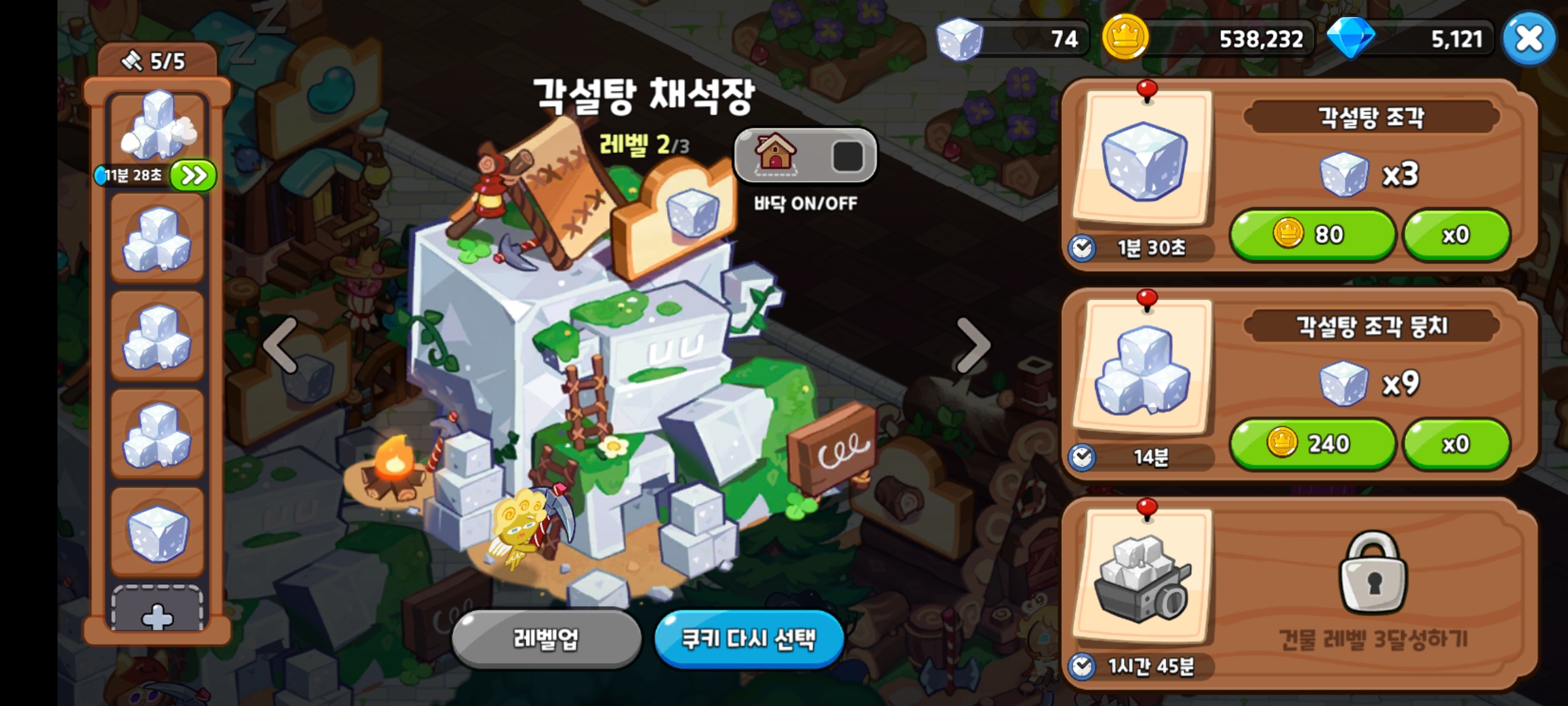Tap the x0 button for 각설탕 조각 뭉치
Viewport: 1568px width, 706px height.
[x=1456, y=444]
